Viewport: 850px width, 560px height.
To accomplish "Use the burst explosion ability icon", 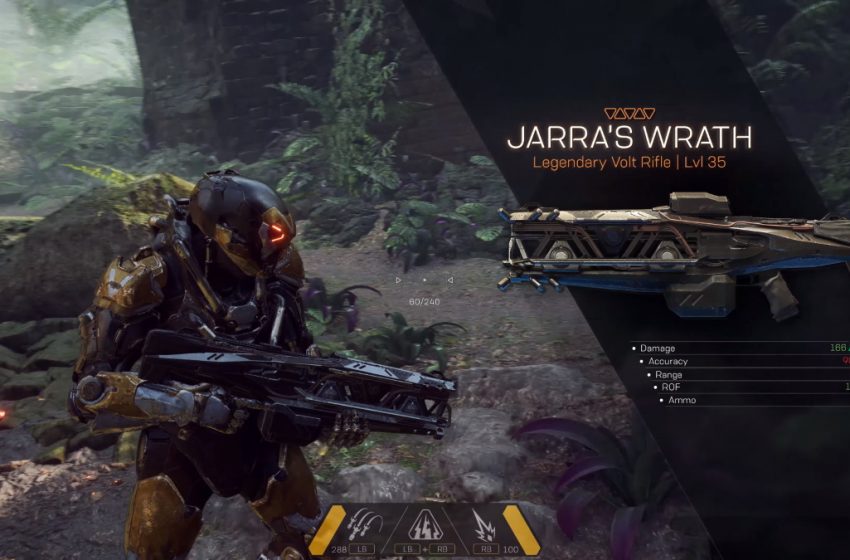I will pyautogui.click(x=483, y=523).
